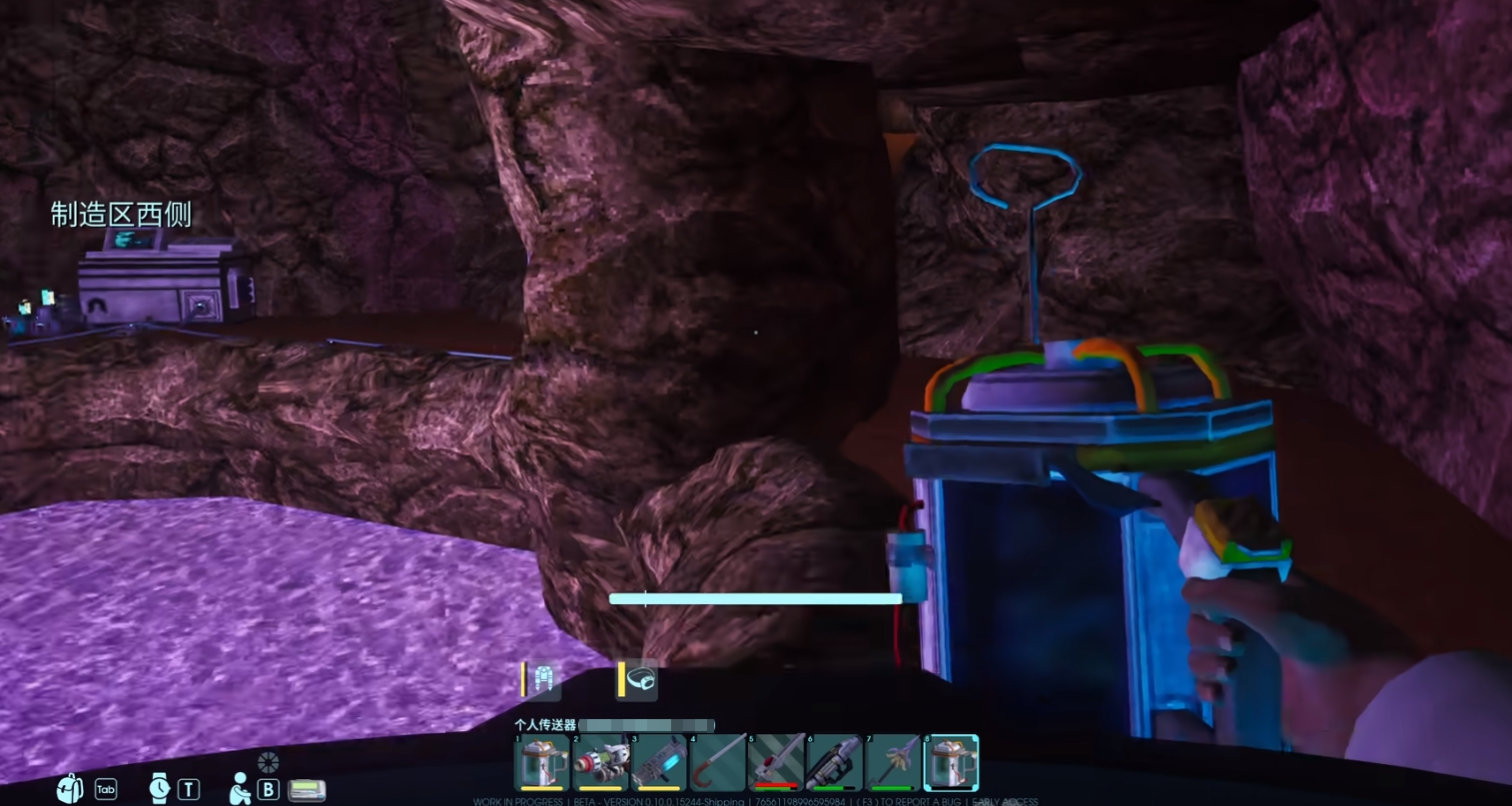Screen dimensions: 1512x806
Task: Select the red-gem sword in slot 5
Action: [x=776, y=764]
